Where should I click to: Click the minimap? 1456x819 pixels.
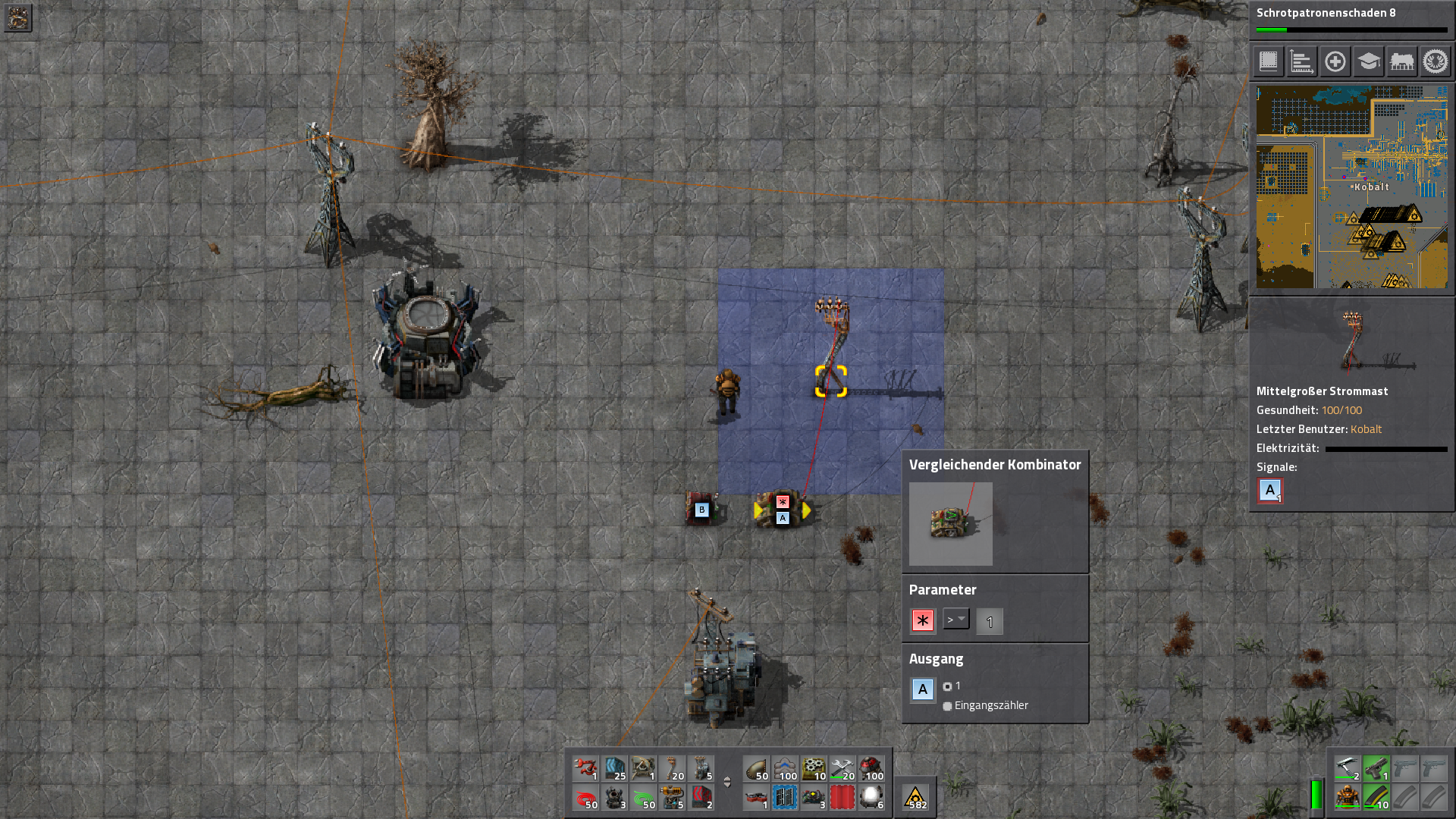(1352, 187)
